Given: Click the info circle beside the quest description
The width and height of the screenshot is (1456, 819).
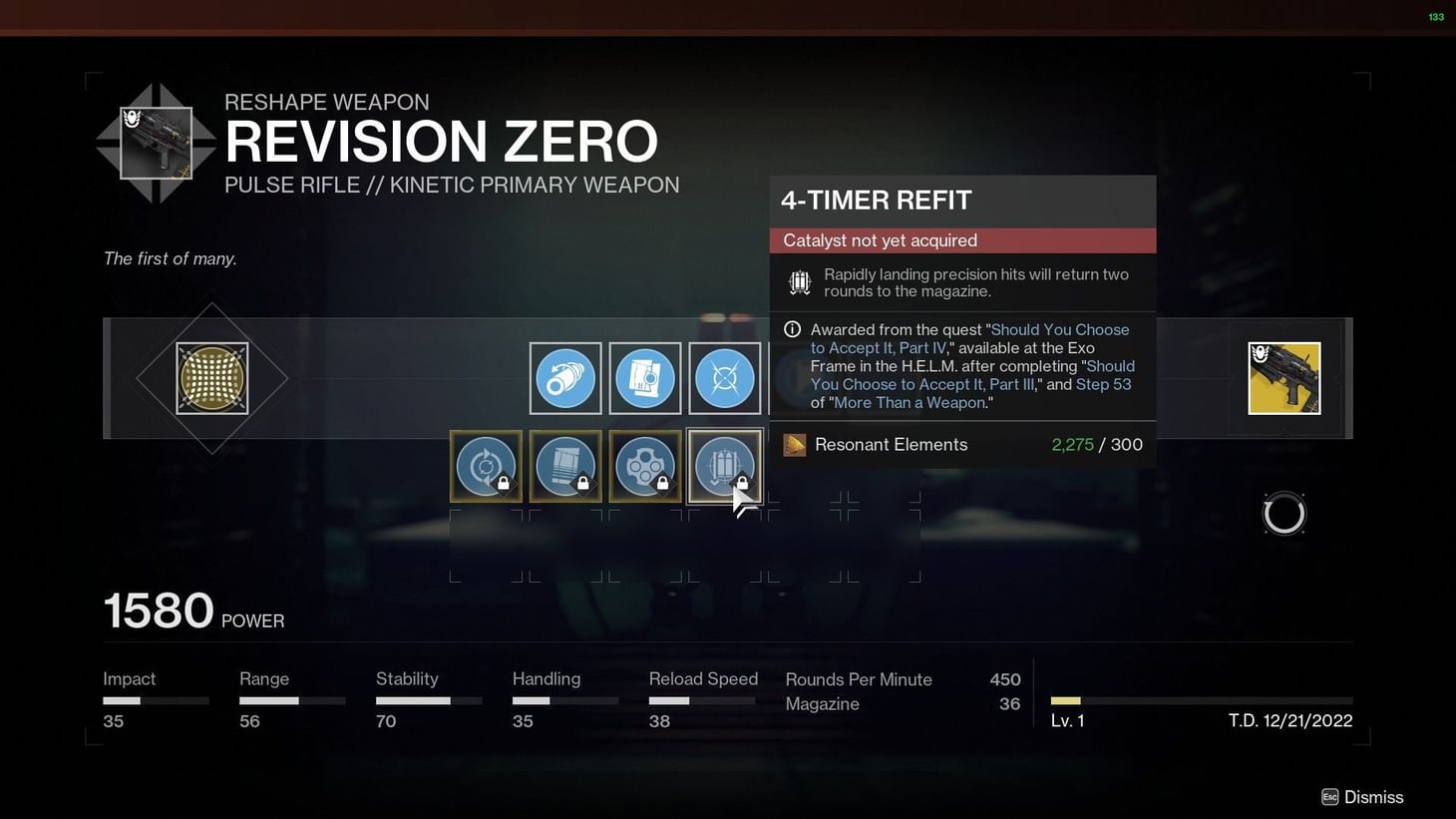Looking at the screenshot, I should (792, 329).
